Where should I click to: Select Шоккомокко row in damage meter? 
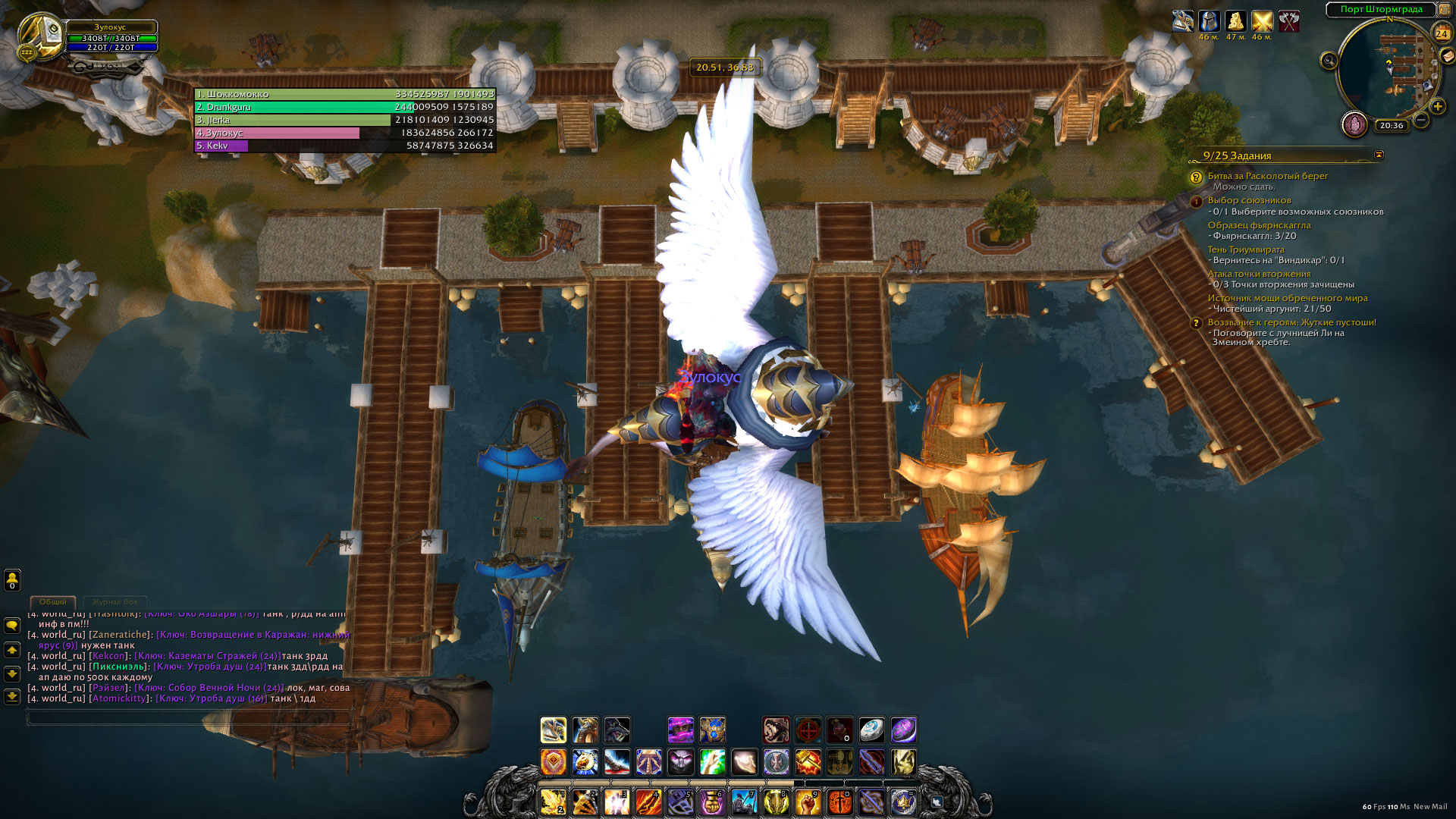(x=345, y=94)
